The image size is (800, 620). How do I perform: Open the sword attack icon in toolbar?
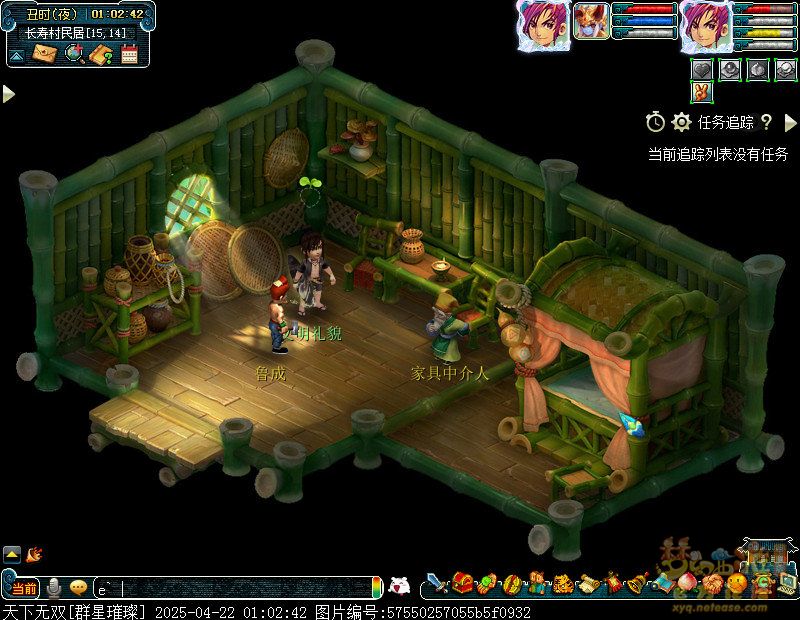[x=436, y=582]
